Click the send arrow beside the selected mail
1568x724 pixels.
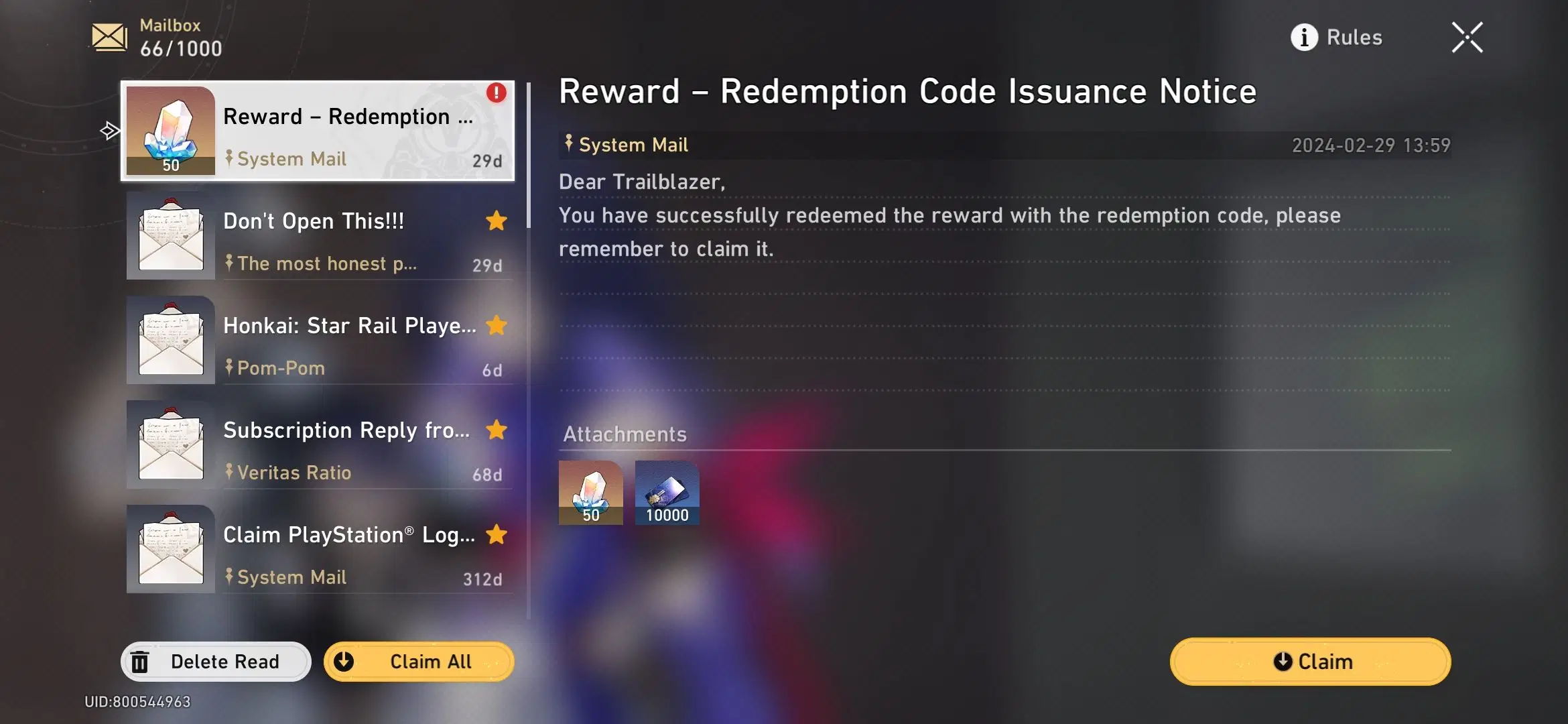(111, 131)
